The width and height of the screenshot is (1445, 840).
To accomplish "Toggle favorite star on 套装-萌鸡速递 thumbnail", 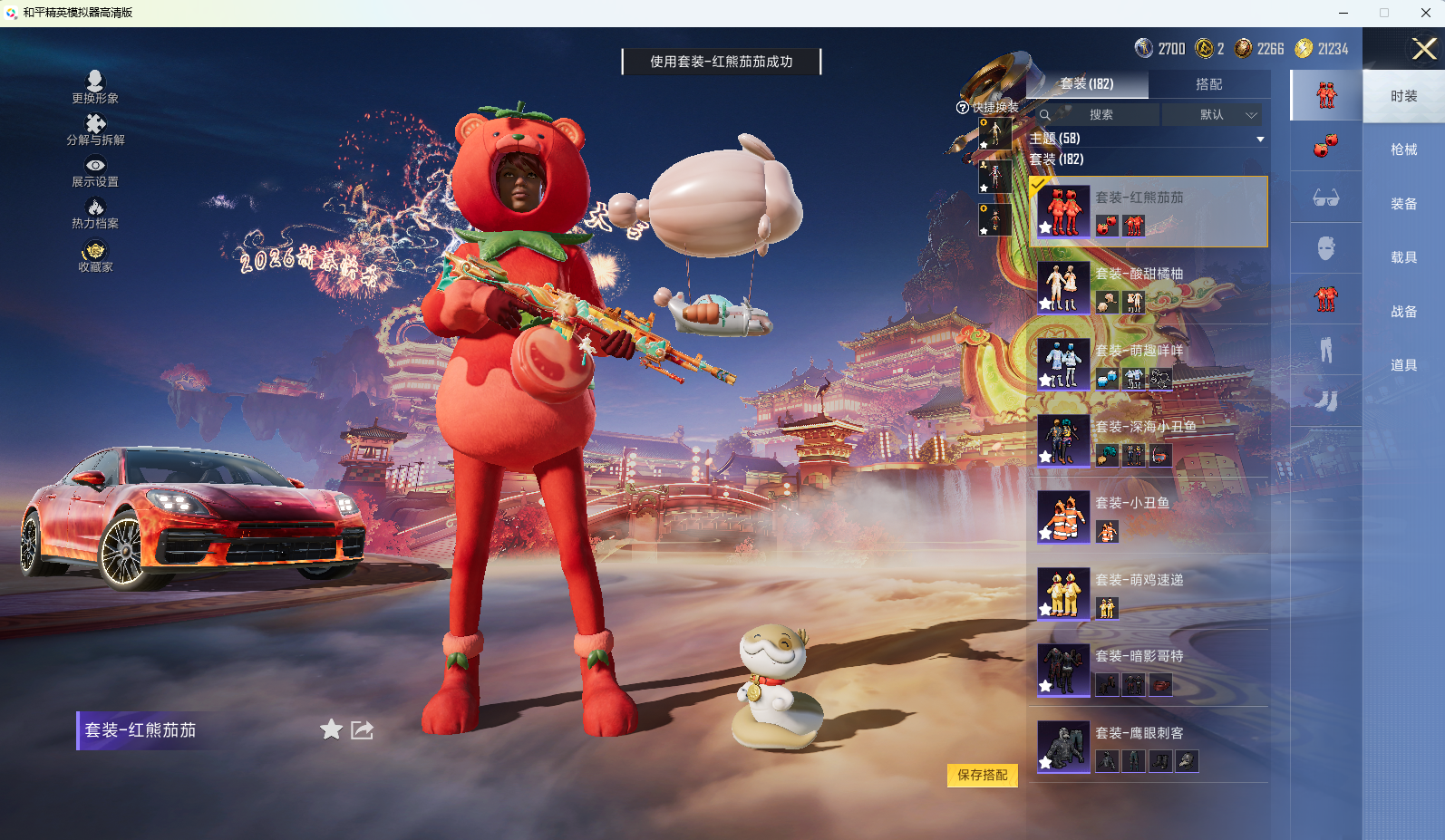I will [1045, 609].
